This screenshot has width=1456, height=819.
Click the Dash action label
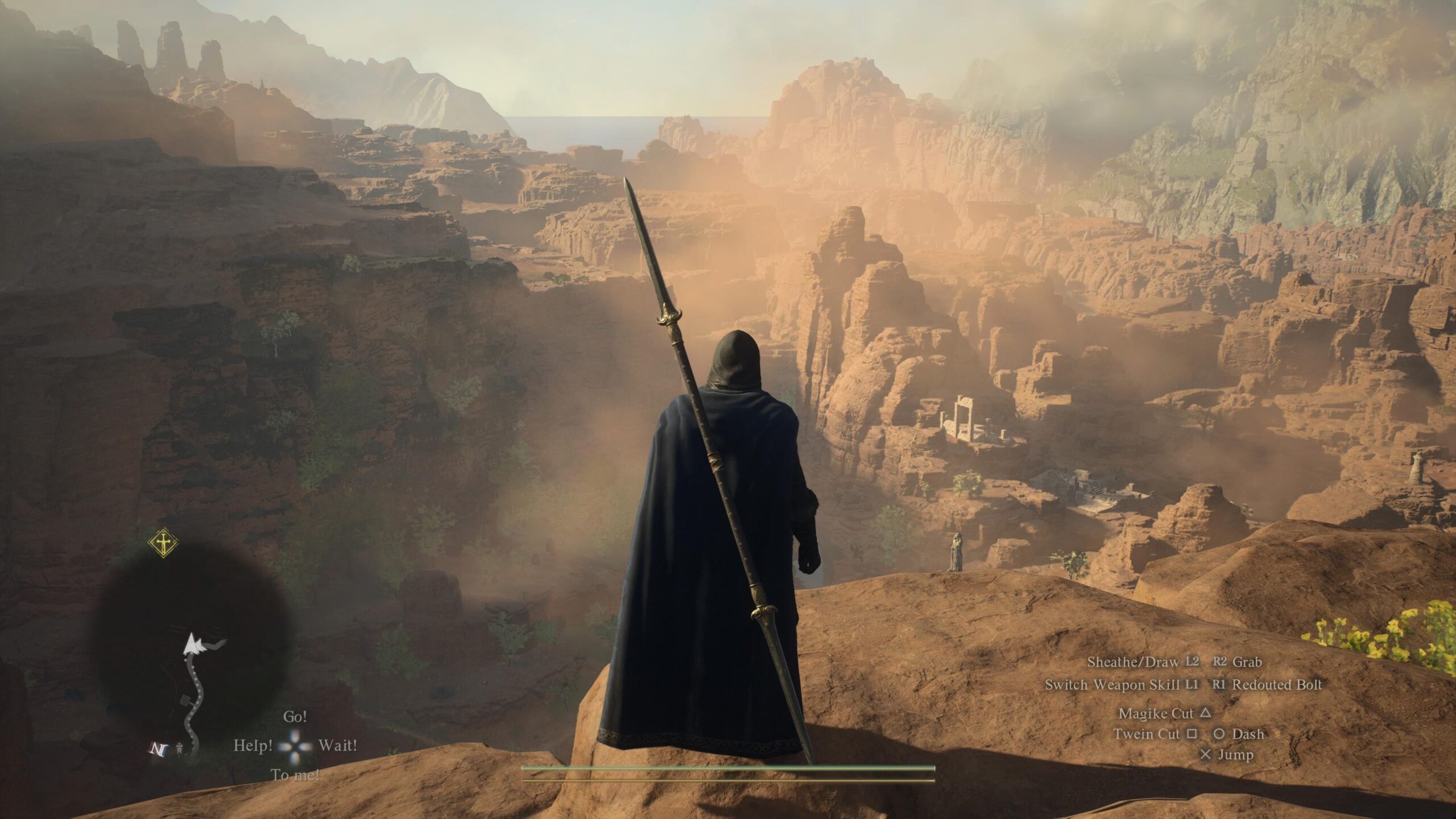click(1248, 734)
